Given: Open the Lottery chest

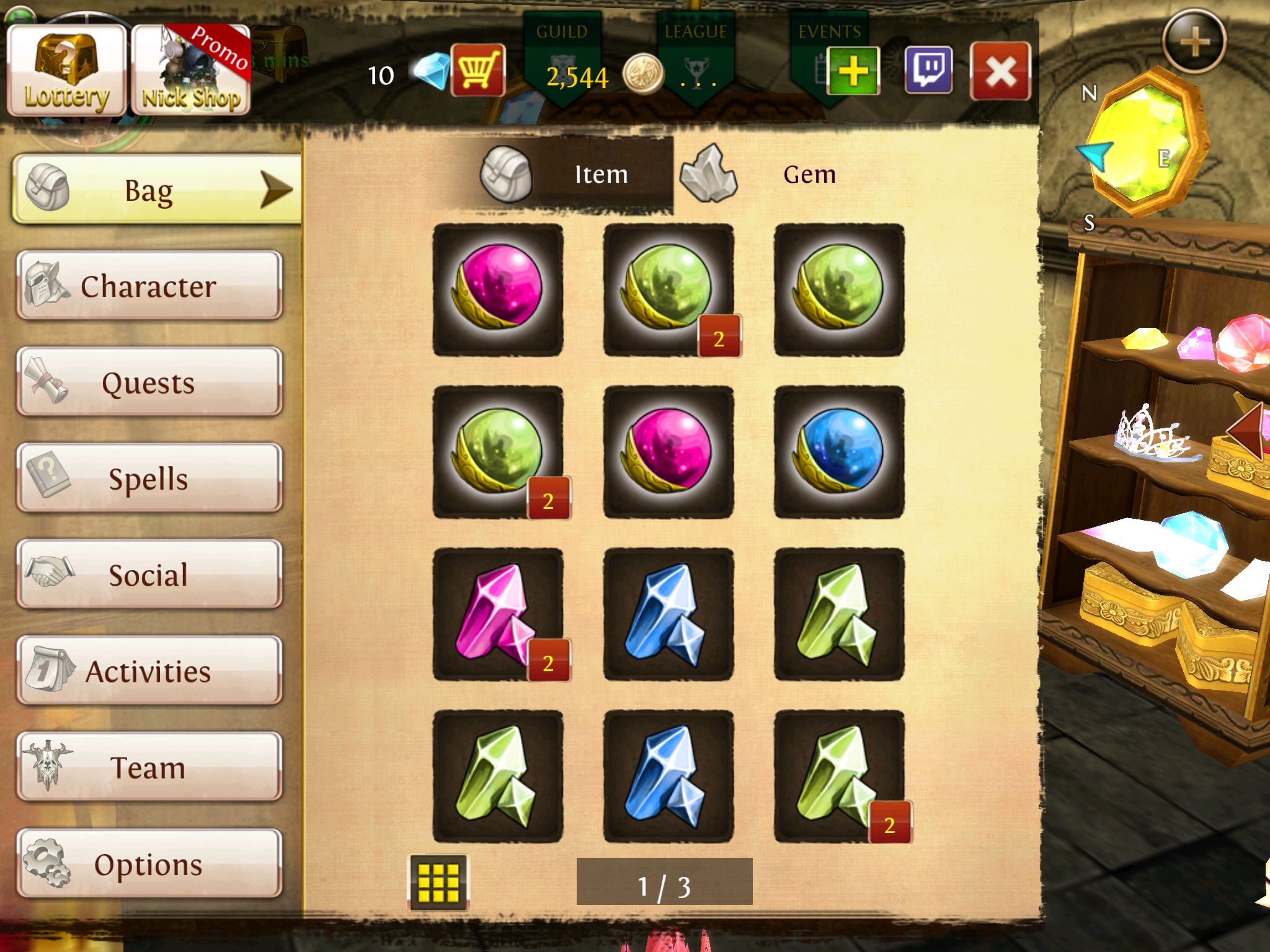Looking at the screenshot, I should point(66,71).
